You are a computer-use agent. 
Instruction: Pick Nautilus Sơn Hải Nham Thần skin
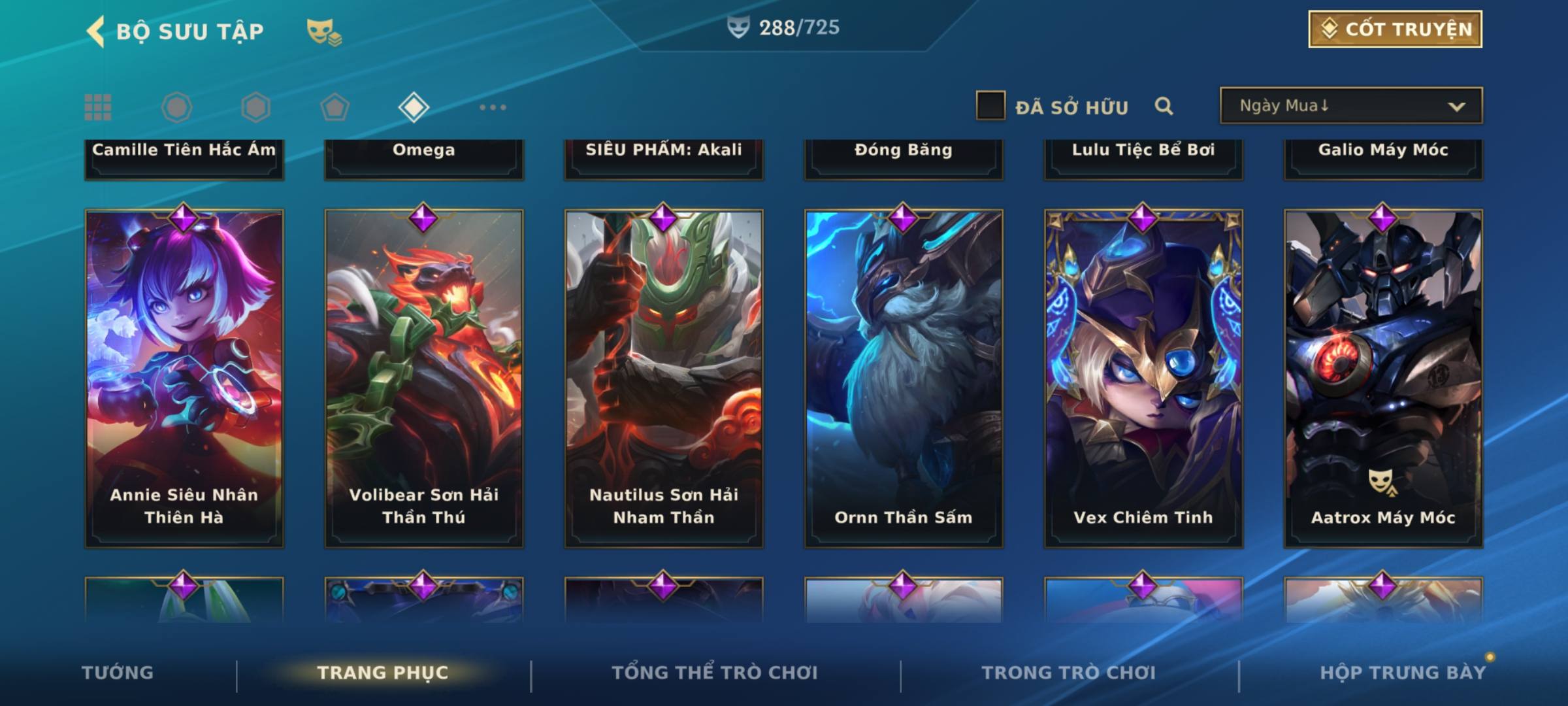point(664,378)
